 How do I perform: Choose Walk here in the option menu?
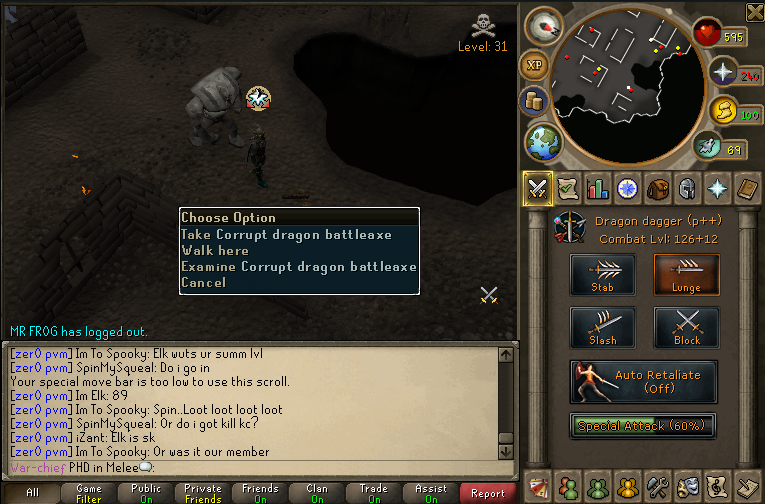(x=215, y=251)
